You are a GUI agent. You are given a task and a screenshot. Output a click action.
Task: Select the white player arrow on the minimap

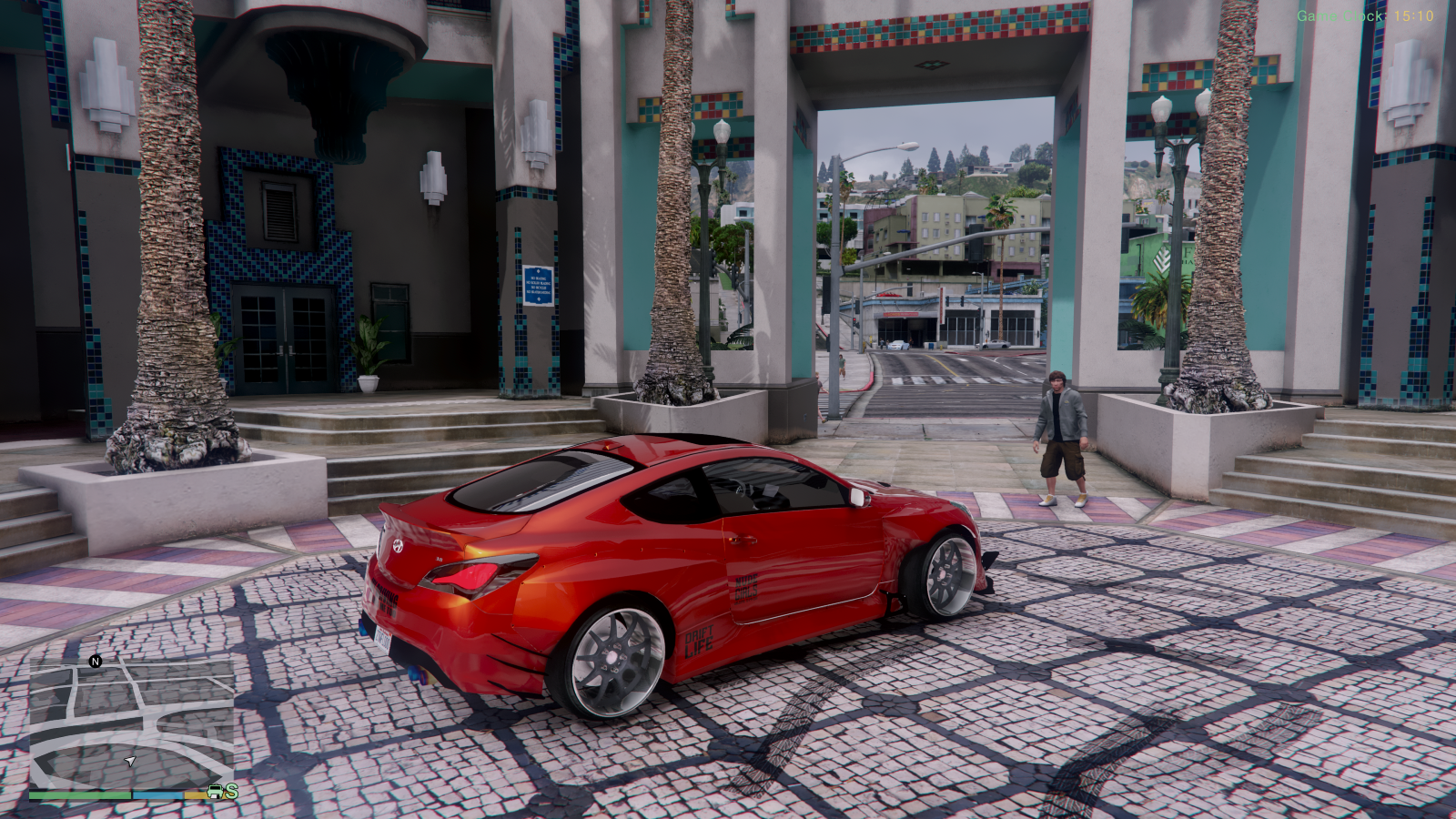click(x=131, y=761)
